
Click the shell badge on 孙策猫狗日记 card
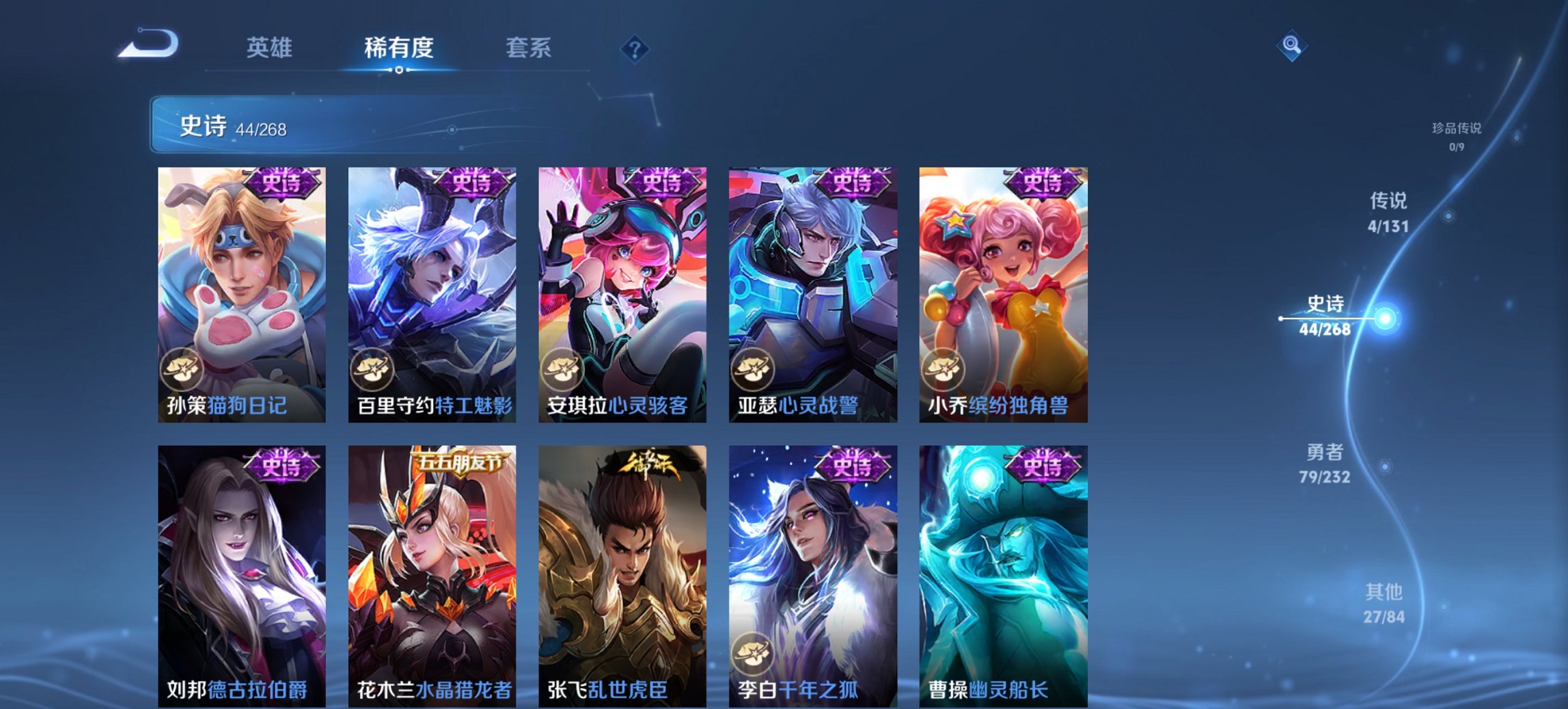point(180,370)
